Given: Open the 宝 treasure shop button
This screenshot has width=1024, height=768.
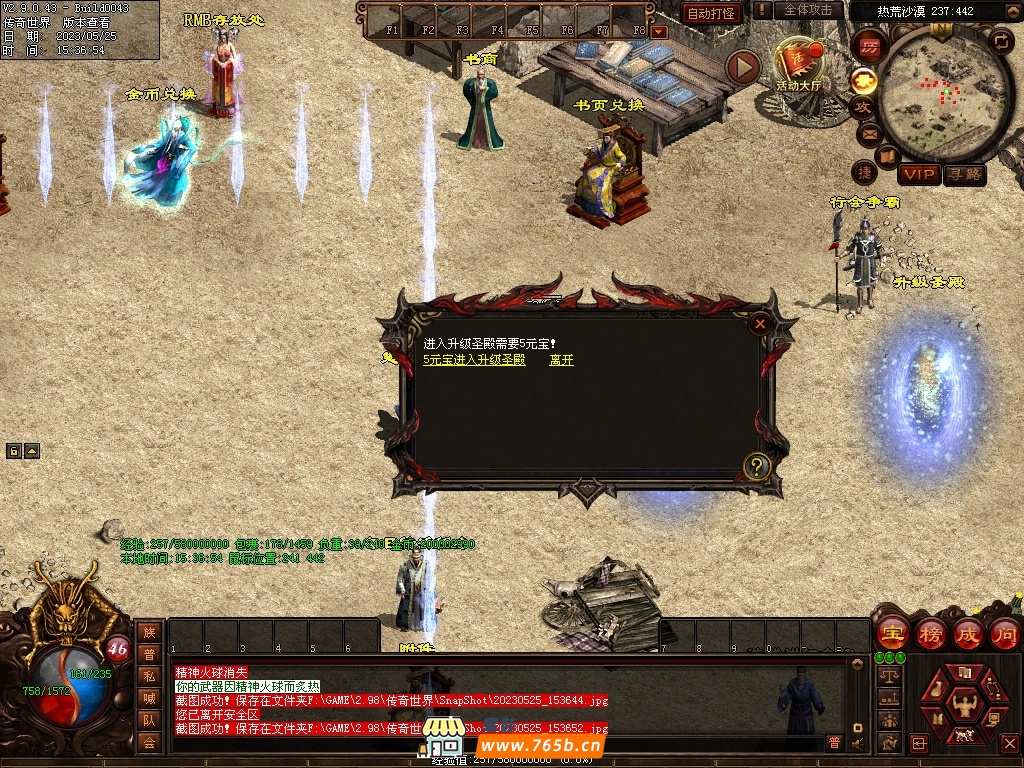Looking at the screenshot, I should [891, 634].
